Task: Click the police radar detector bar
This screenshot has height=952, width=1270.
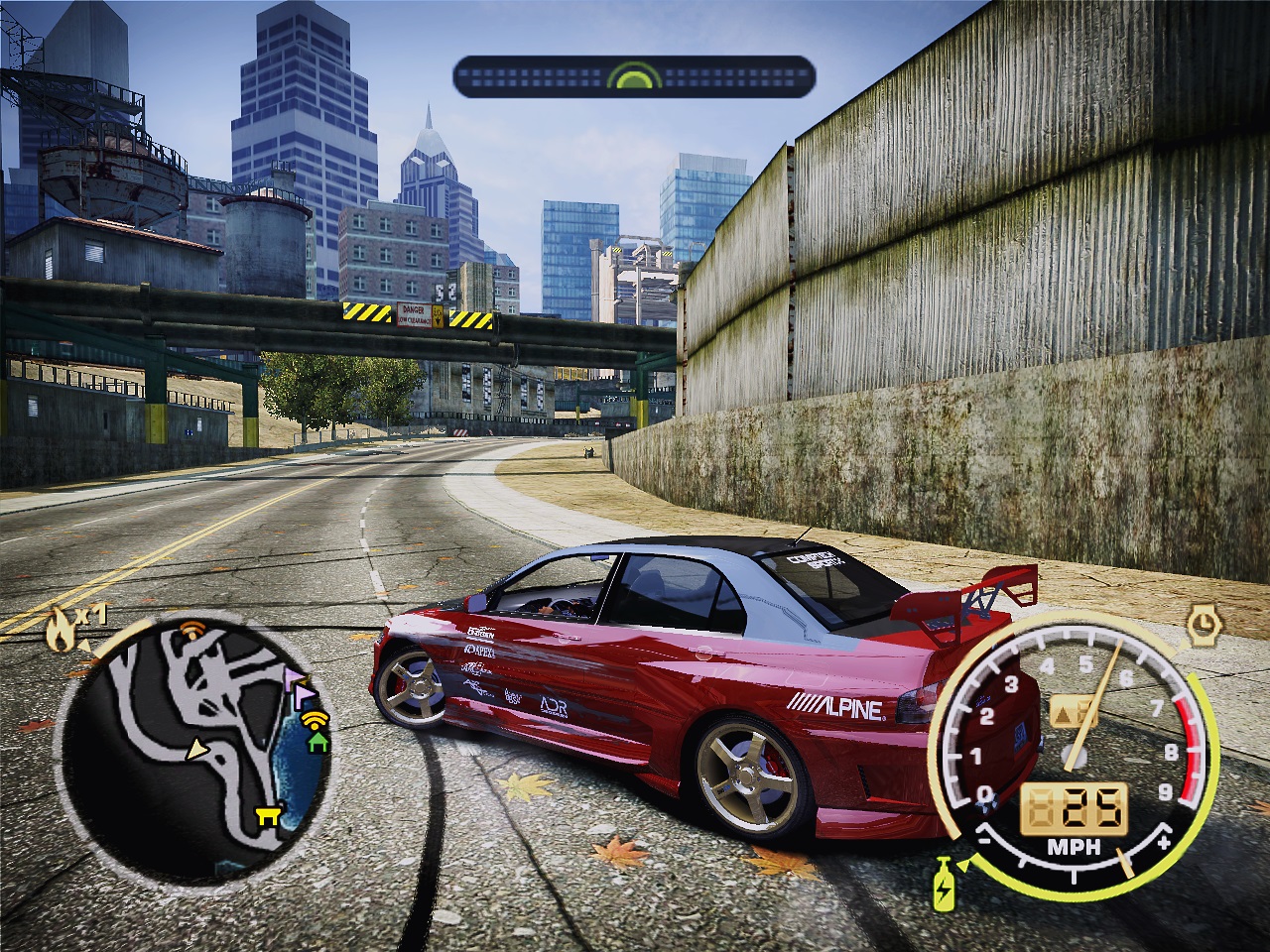Action: click(x=634, y=77)
